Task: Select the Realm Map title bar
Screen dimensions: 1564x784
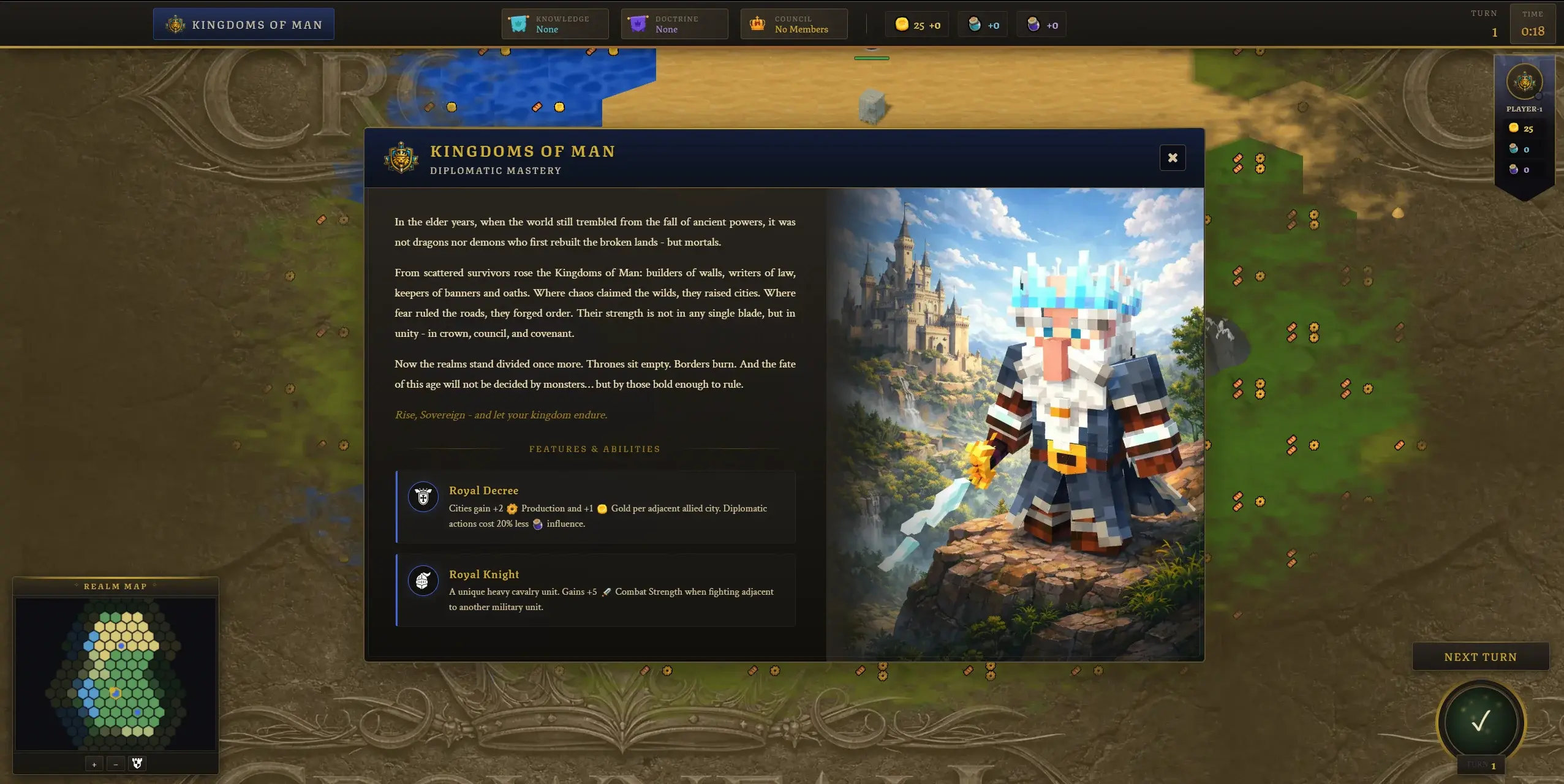Action: click(116, 586)
